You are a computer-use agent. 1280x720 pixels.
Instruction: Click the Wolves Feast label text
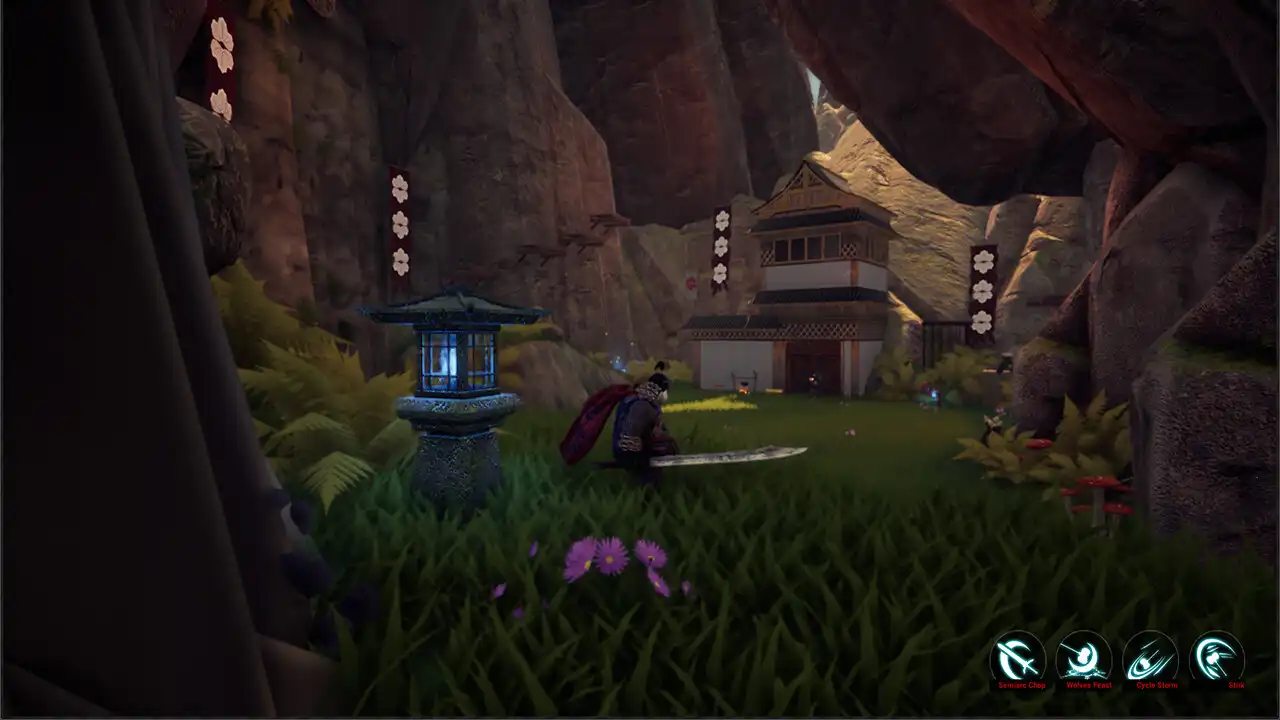pyautogui.click(x=1089, y=686)
